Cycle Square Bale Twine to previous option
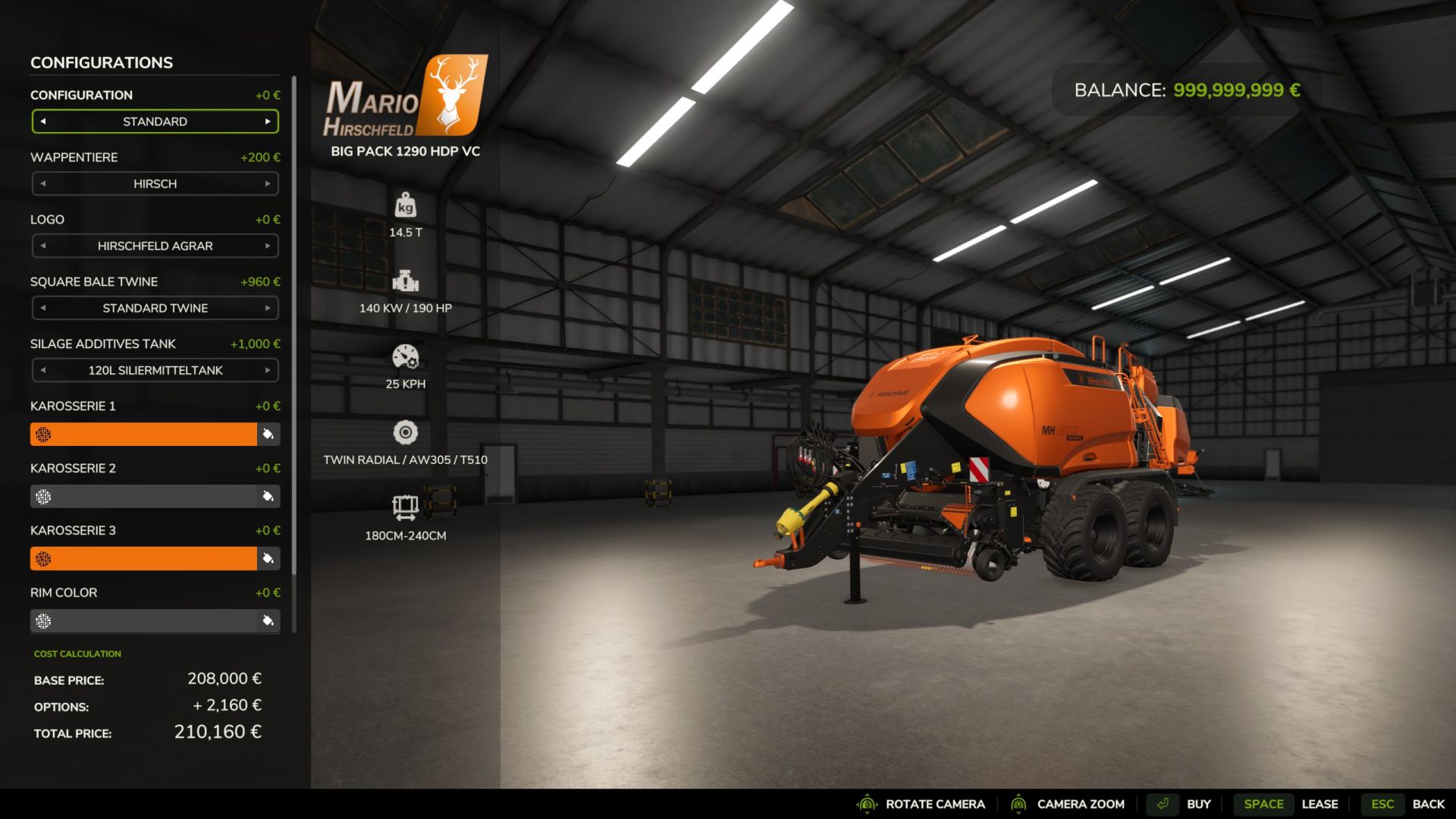The image size is (1456, 819). tap(43, 308)
